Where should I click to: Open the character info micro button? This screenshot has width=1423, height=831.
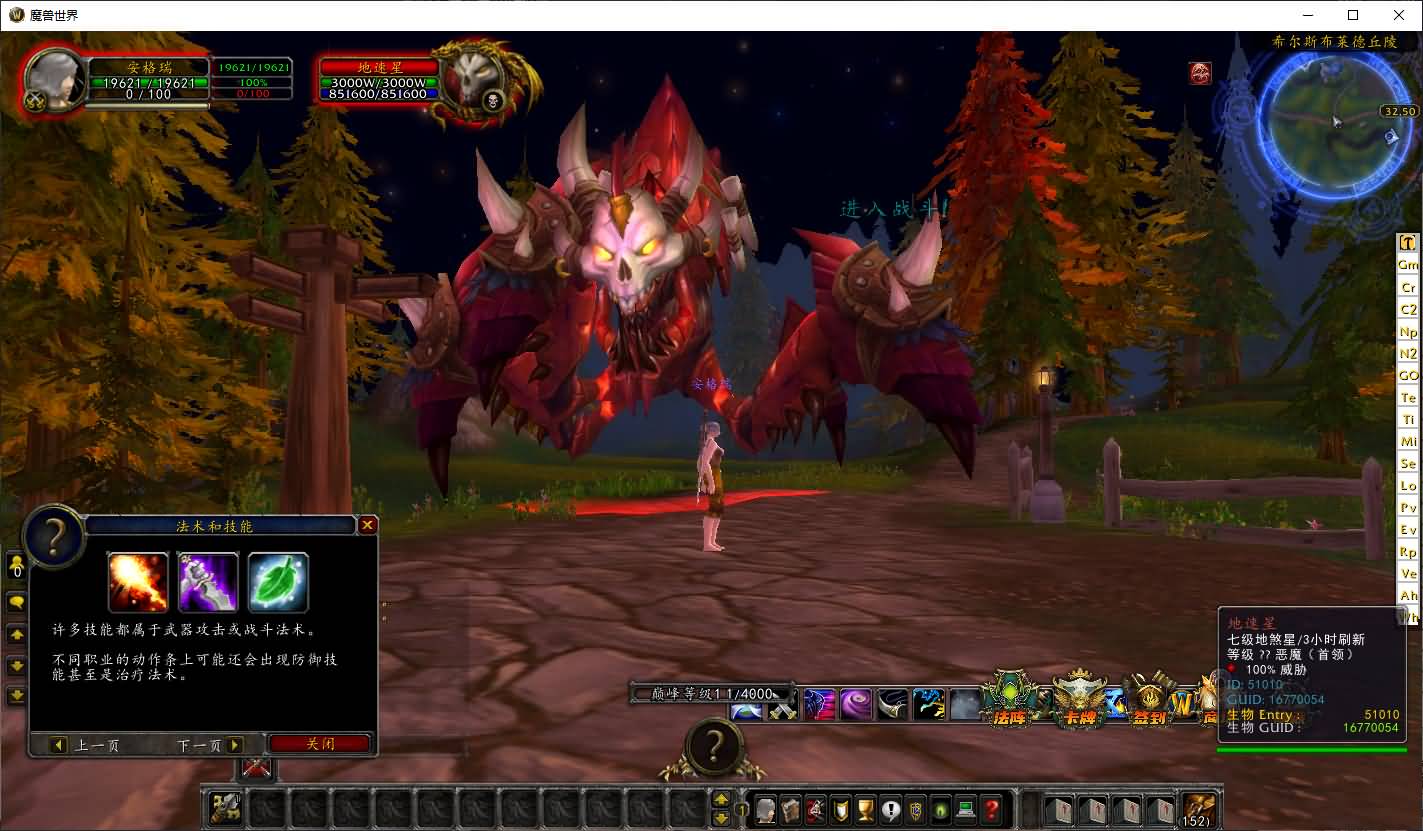(766, 809)
